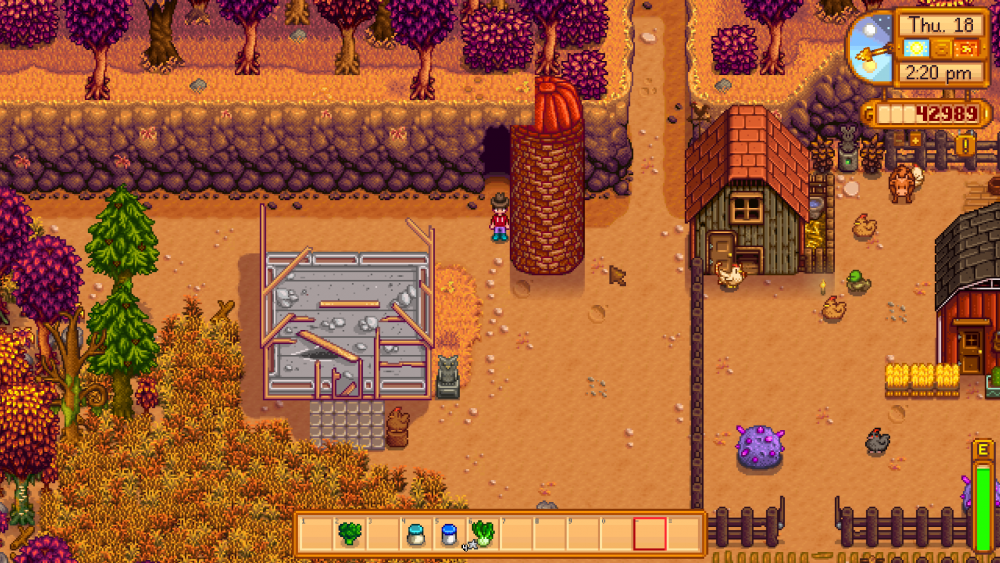Pick the bok choy hotbar slot

point(482,533)
